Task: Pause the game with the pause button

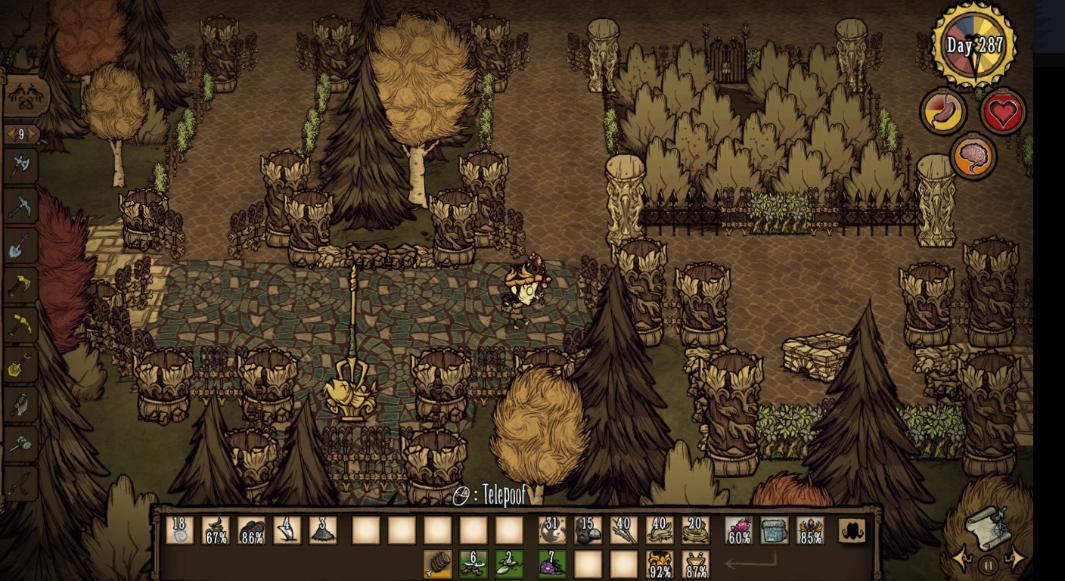Action: pos(988,565)
